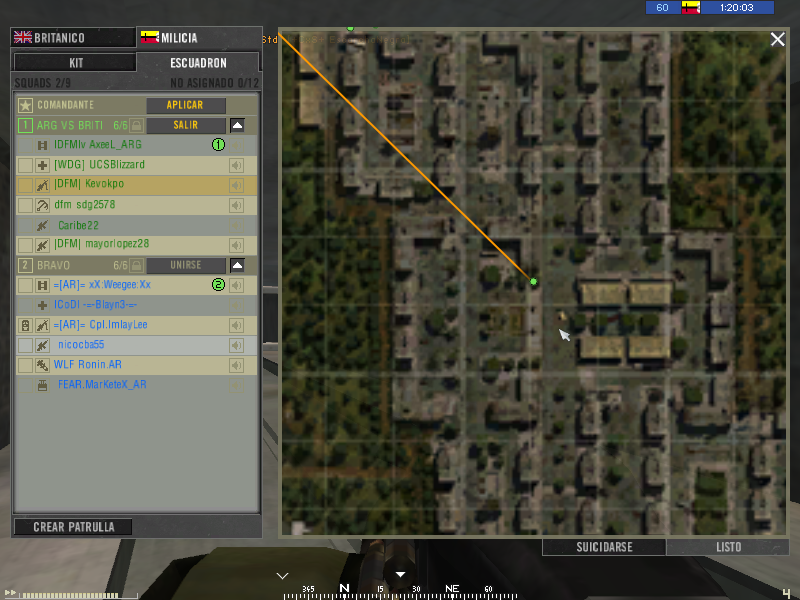Click the Suicidarse button
The width and height of the screenshot is (800, 600).
tap(604, 547)
